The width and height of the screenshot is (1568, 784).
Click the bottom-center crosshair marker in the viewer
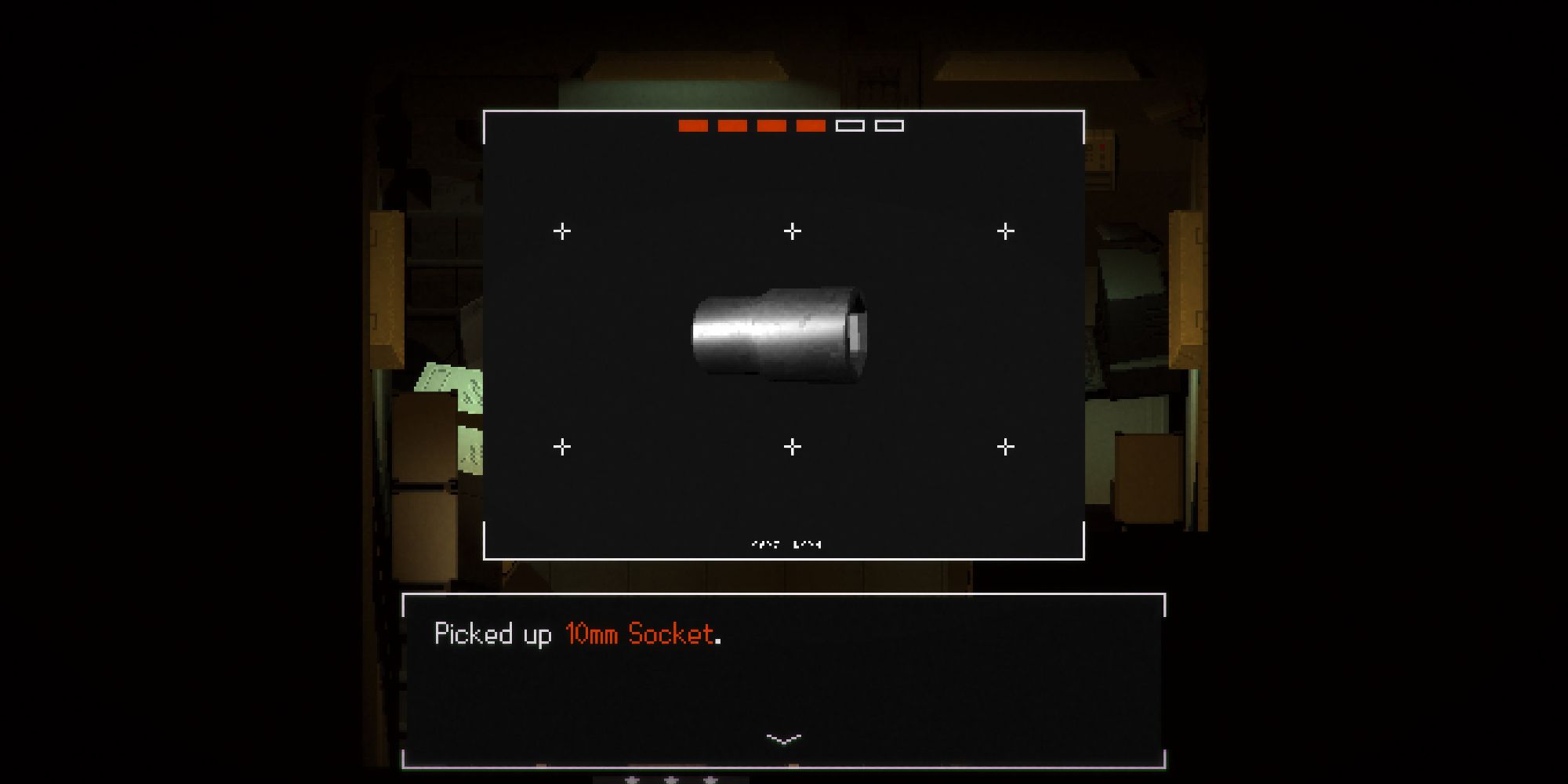coord(791,445)
